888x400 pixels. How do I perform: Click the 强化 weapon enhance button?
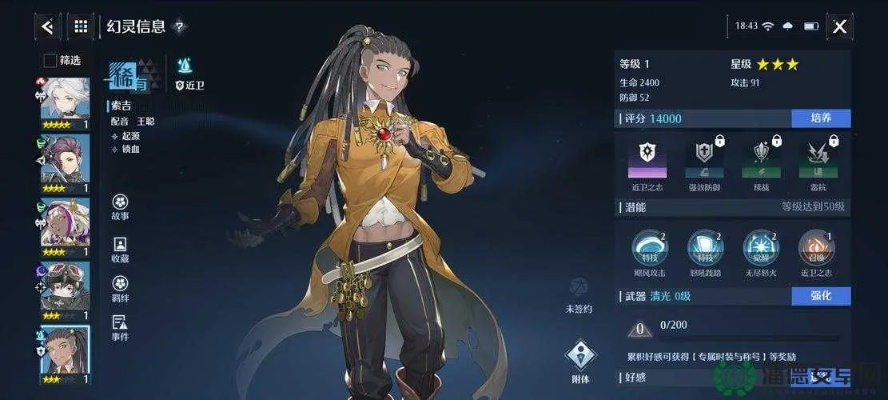point(820,296)
